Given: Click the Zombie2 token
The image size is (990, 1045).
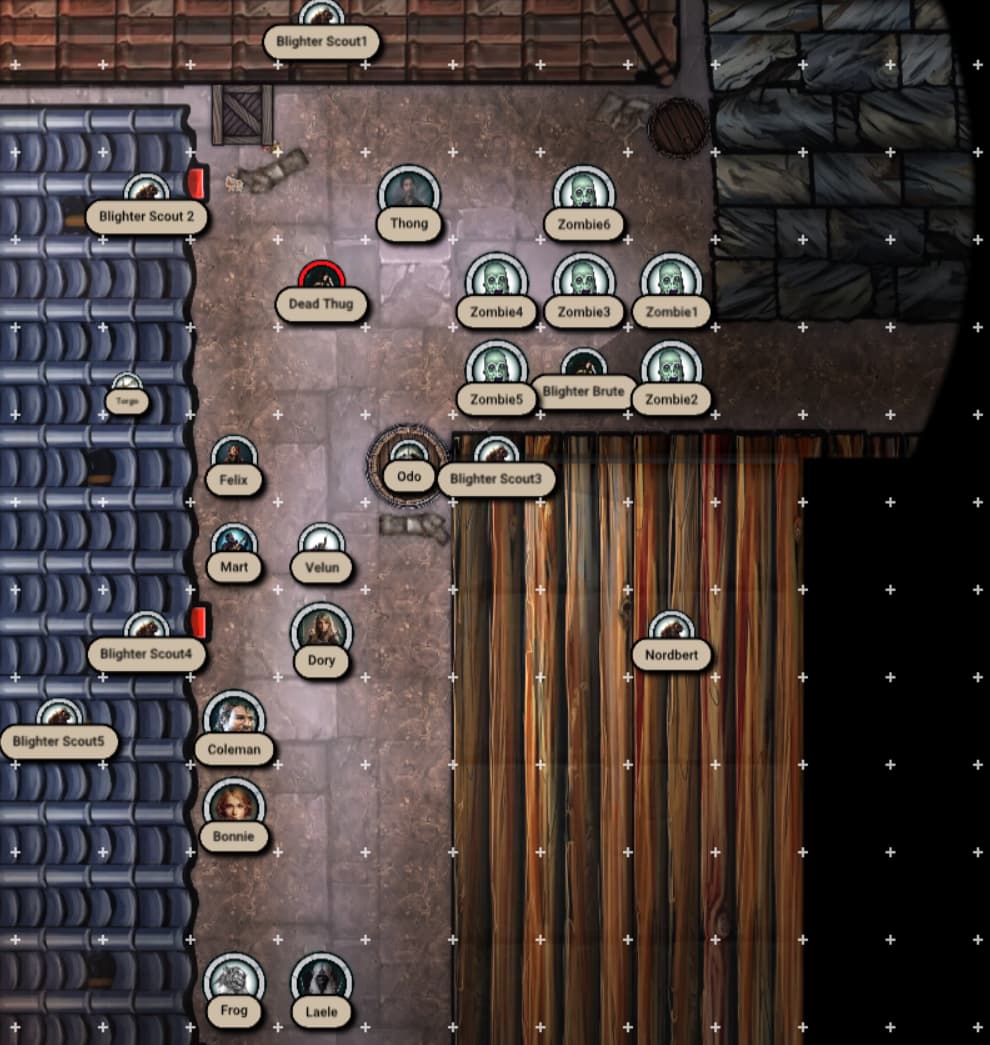Looking at the screenshot, I should [670, 369].
